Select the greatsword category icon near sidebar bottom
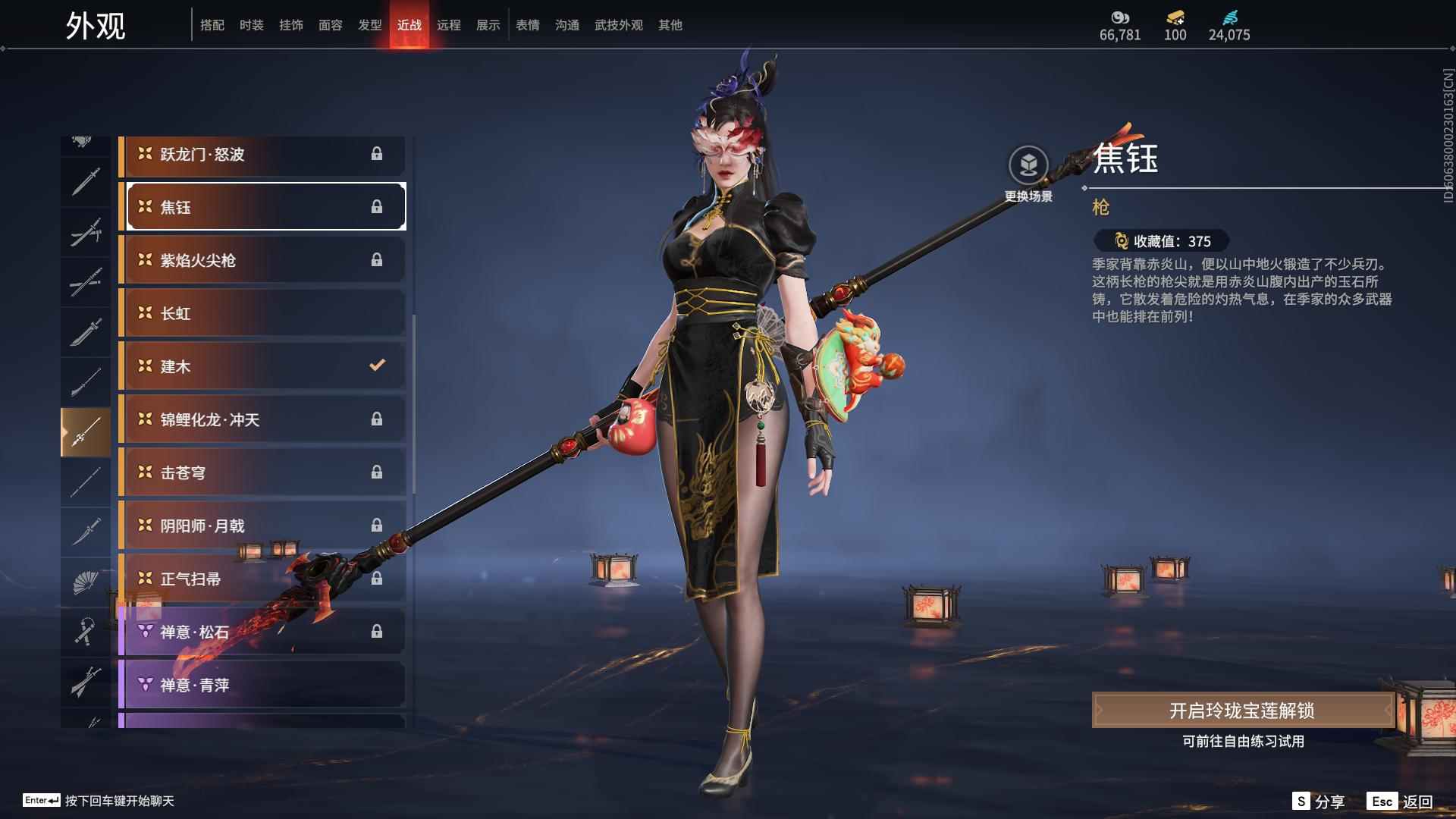Viewport: 1456px width, 819px height. click(86, 681)
